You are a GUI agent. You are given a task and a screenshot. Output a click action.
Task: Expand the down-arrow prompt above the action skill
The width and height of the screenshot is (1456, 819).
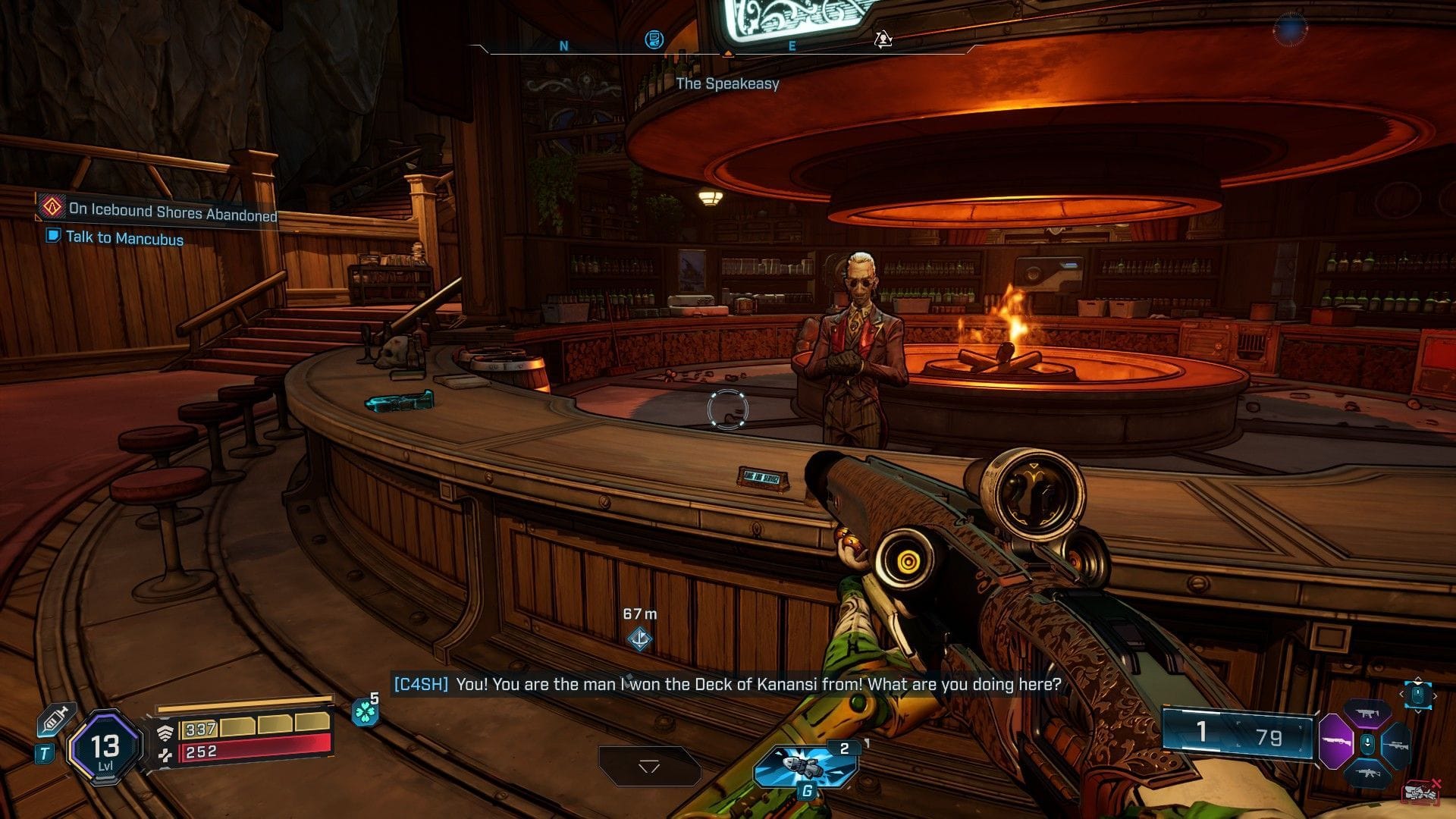pos(651,766)
